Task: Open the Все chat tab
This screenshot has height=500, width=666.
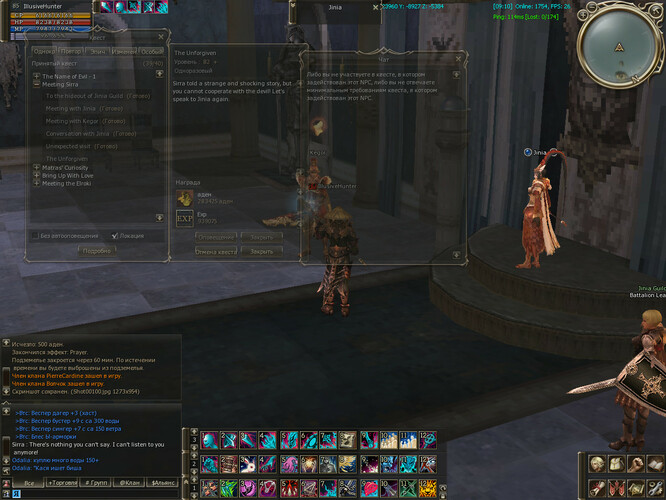Action: pyautogui.click(x=29, y=482)
